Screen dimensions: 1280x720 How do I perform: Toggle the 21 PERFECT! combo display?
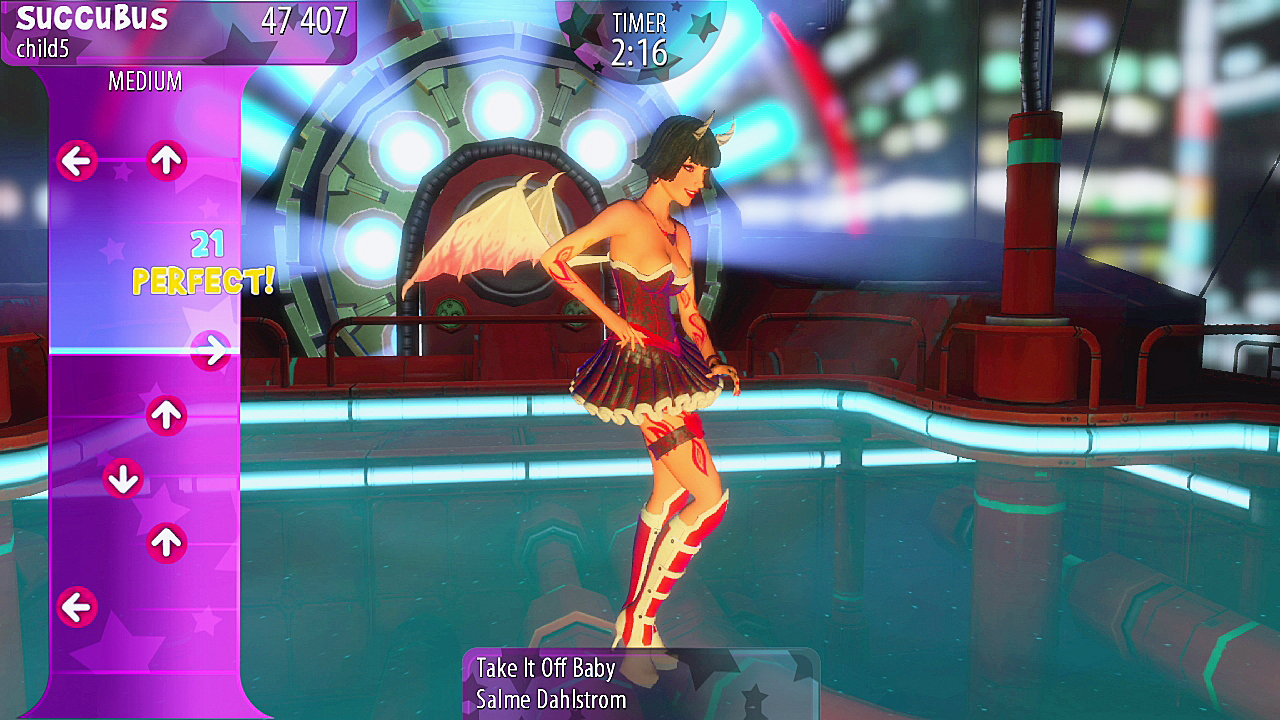click(x=204, y=262)
